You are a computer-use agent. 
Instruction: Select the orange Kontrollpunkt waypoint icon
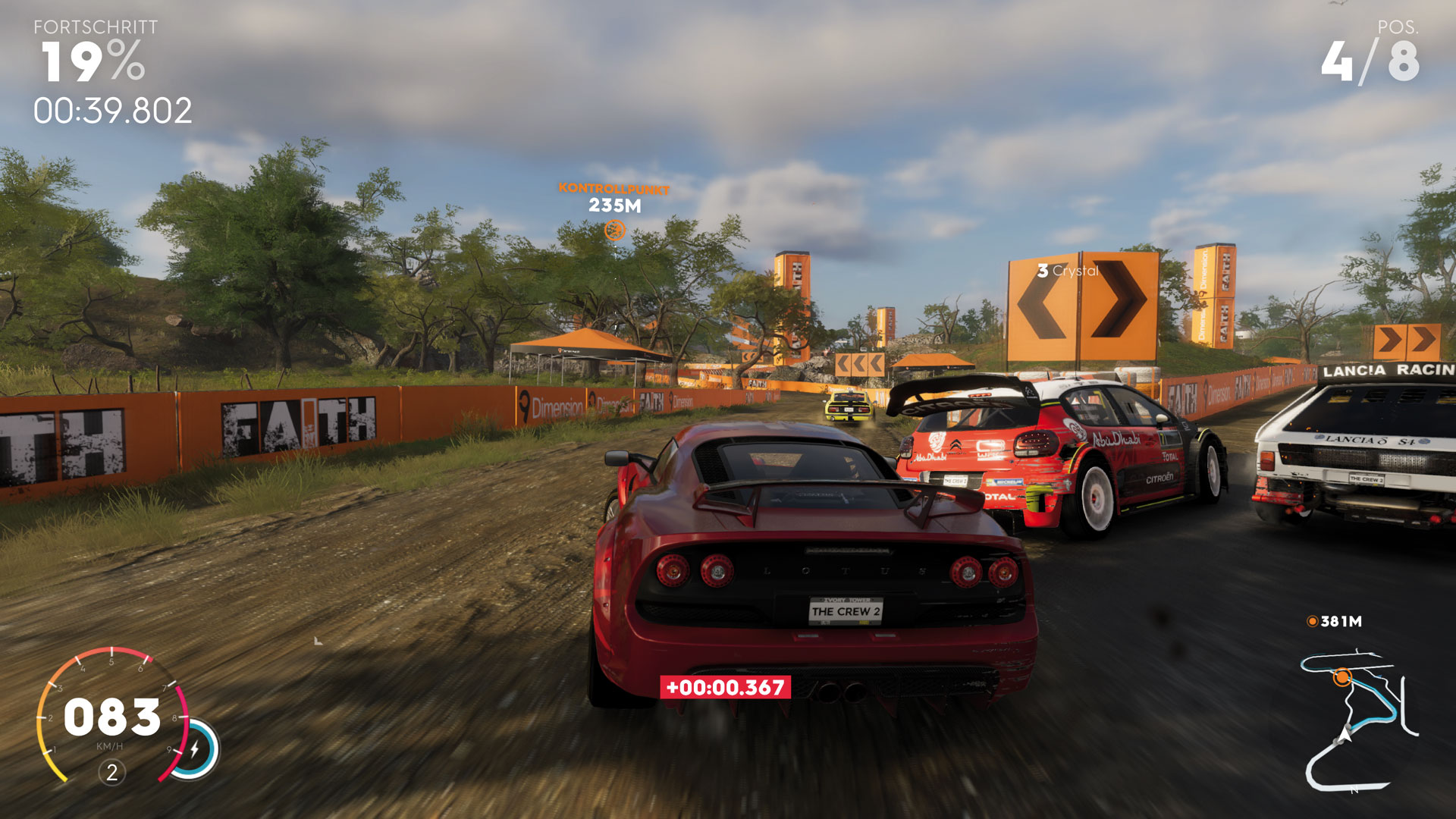click(x=614, y=230)
